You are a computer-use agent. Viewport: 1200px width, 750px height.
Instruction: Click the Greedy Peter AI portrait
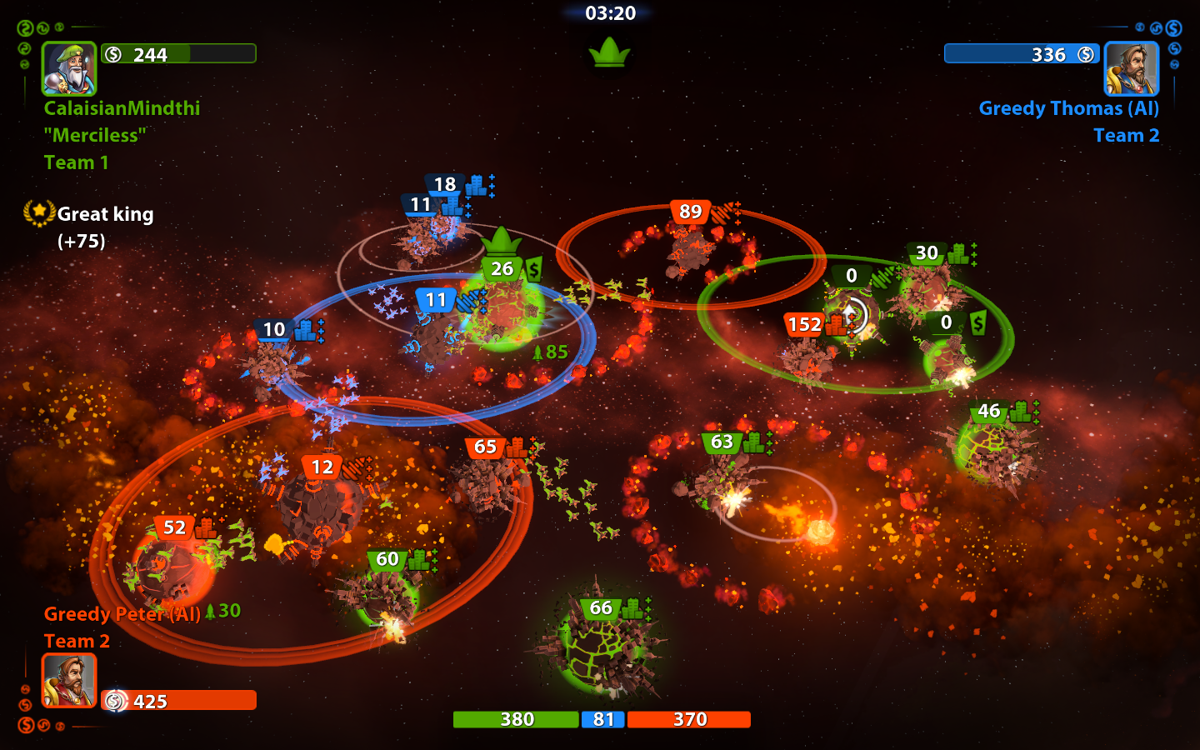click(x=69, y=680)
